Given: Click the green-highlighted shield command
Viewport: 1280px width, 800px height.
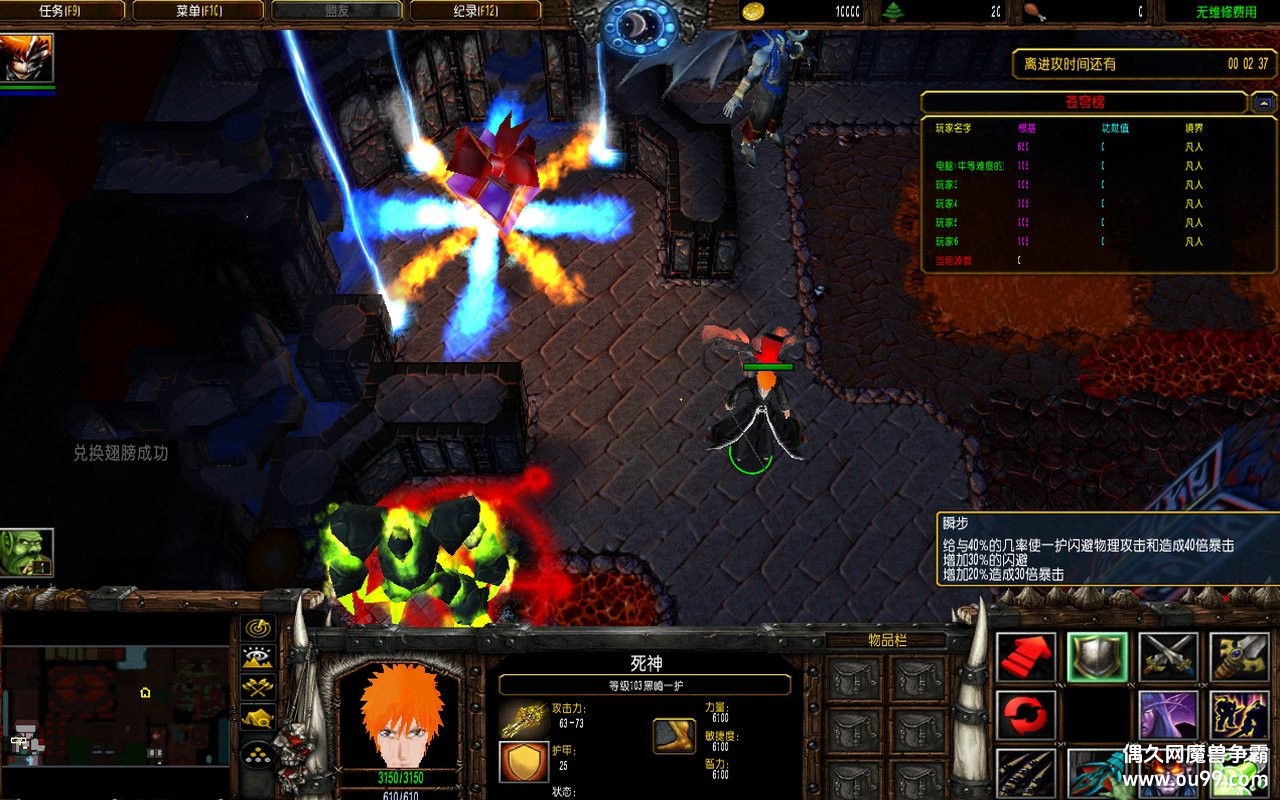Looking at the screenshot, I should point(1097,657).
